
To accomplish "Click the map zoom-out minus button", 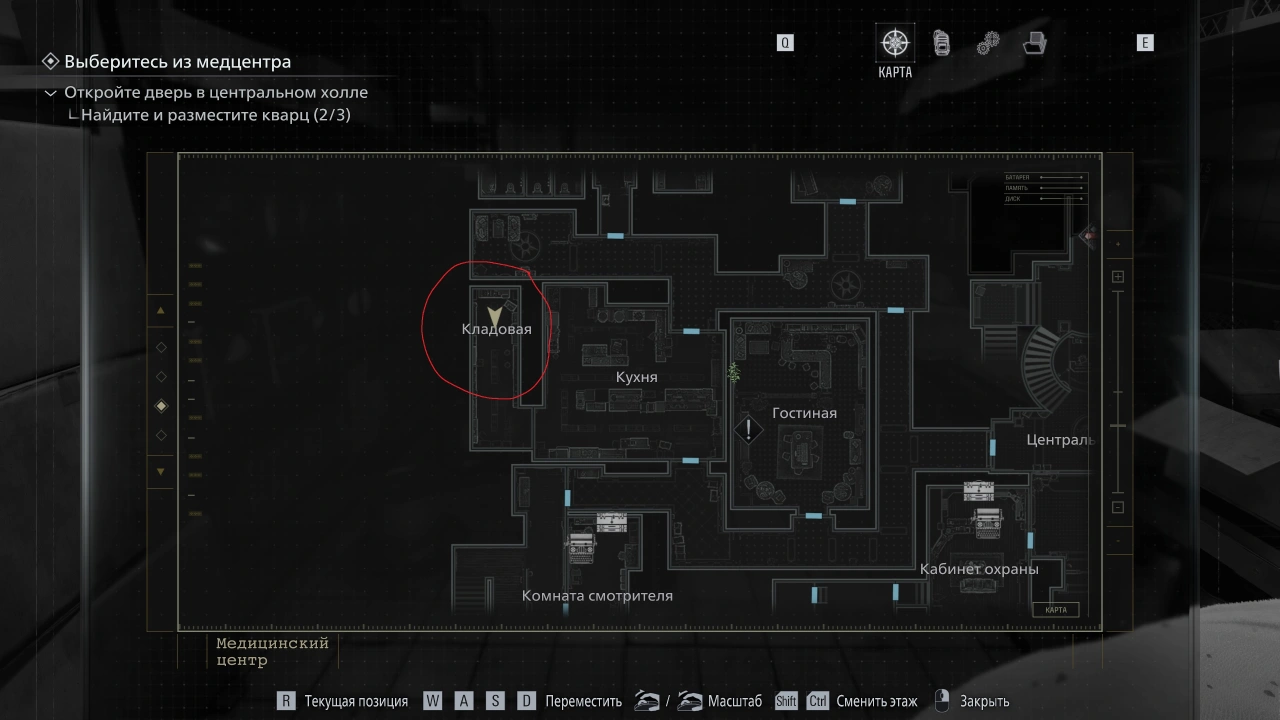I will (1118, 507).
